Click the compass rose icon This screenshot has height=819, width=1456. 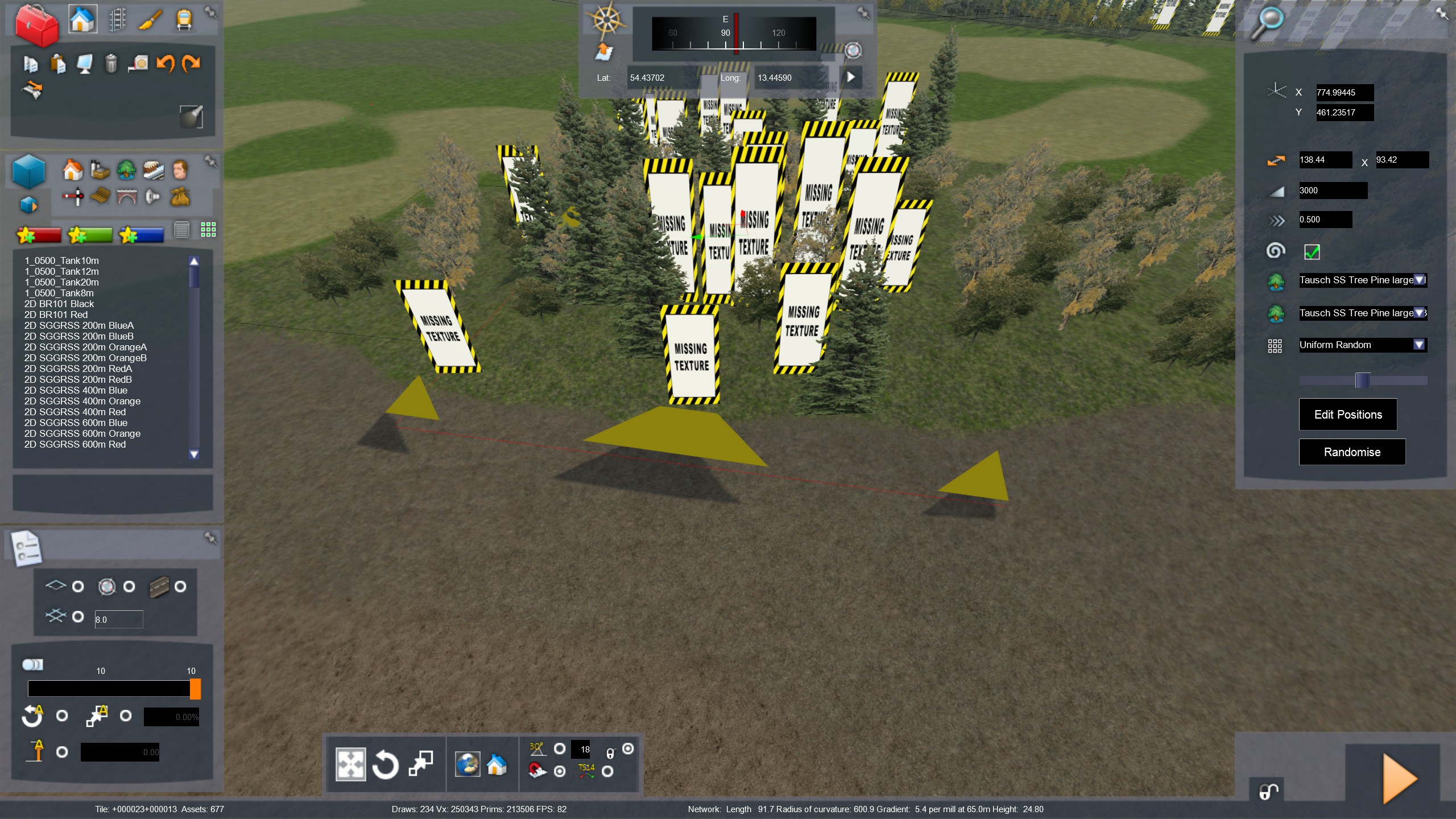click(x=607, y=20)
